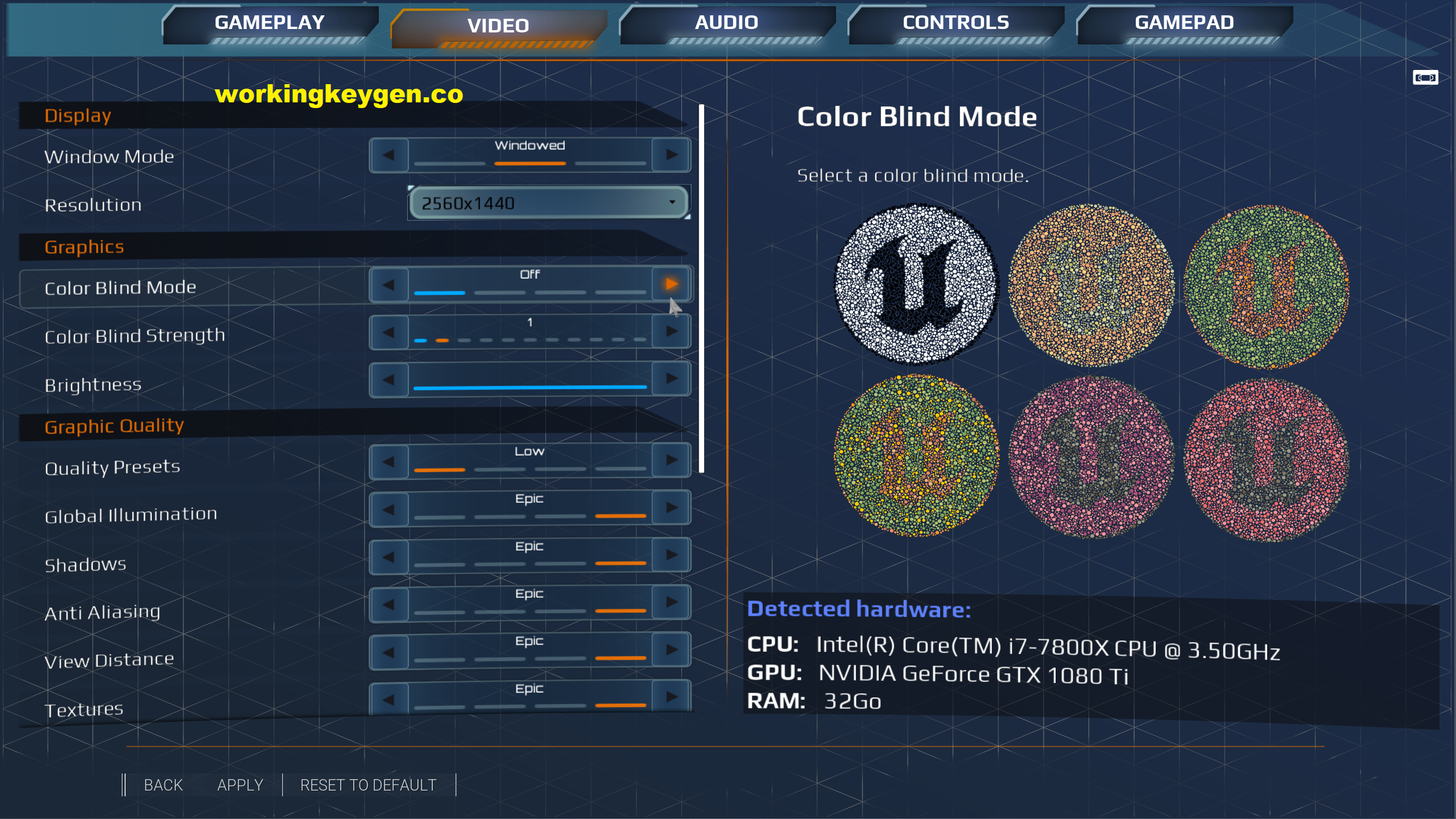1456x819 pixels.
Task: Go to the Gamepad tab
Action: tap(1184, 23)
